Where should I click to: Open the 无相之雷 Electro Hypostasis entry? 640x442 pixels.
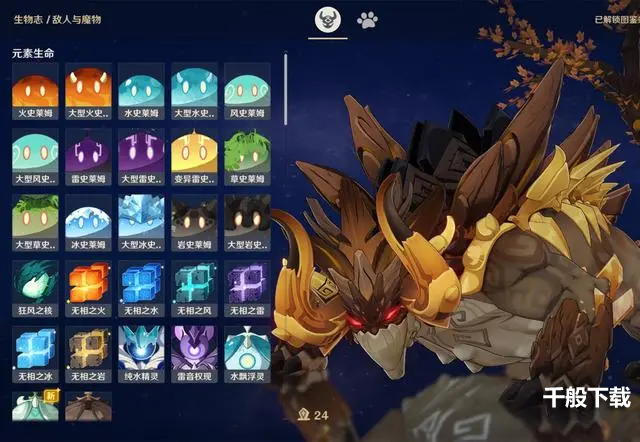tap(247, 285)
